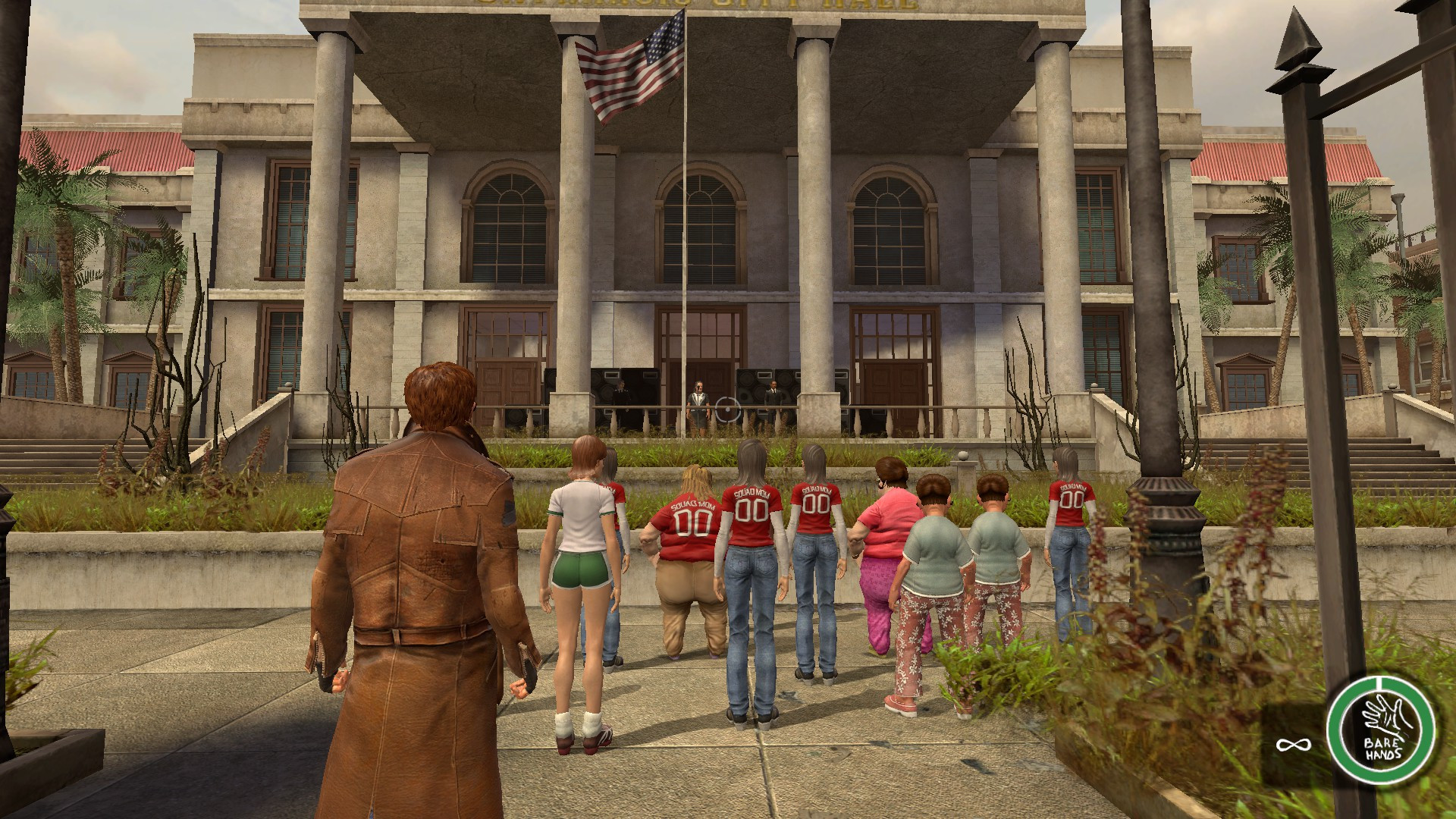Image resolution: width=1456 pixels, height=819 pixels.
Task: Select the Bare Hands weapon icon
Action: pyautogui.click(x=1380, y=730)
